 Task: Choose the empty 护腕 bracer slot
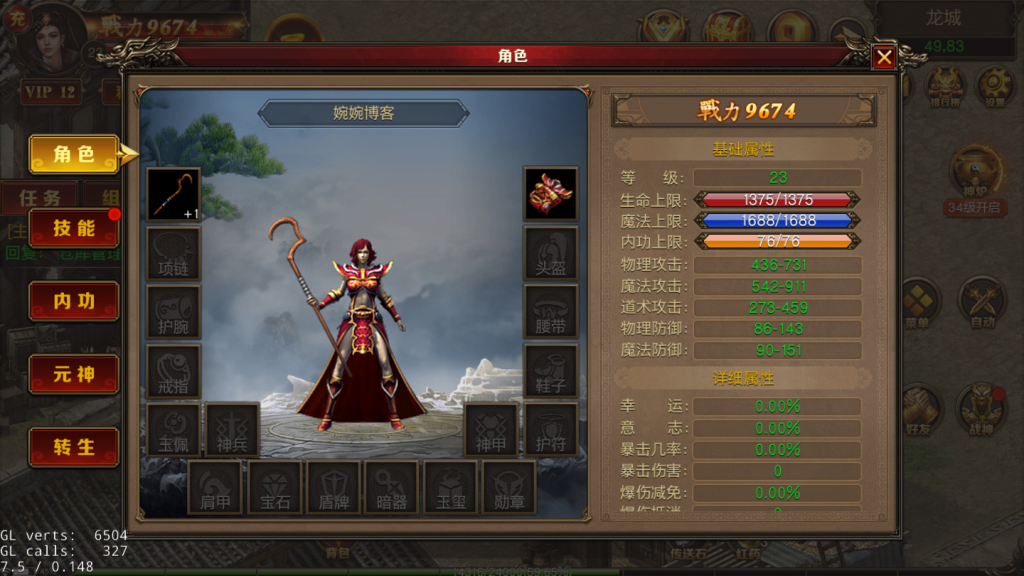pyautogui.click(x=174, y=312)
